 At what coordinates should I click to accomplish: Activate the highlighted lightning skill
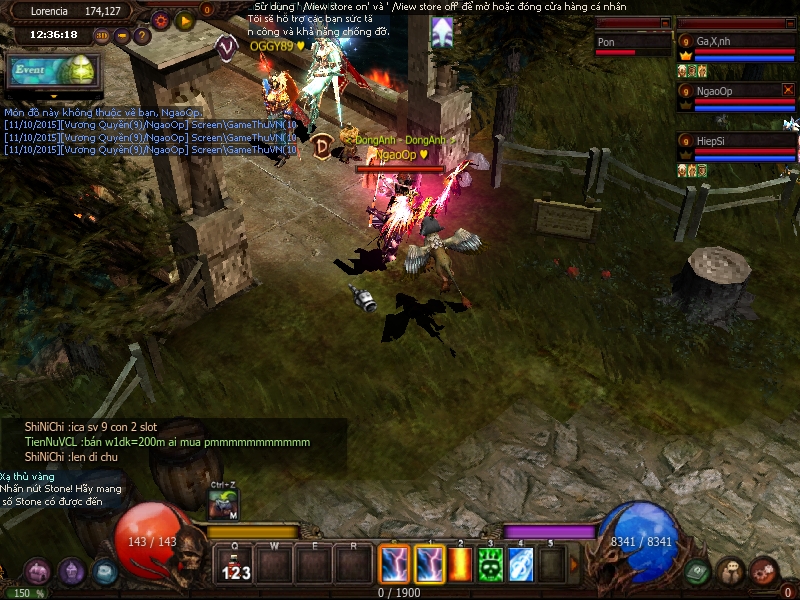click(430, 564)
